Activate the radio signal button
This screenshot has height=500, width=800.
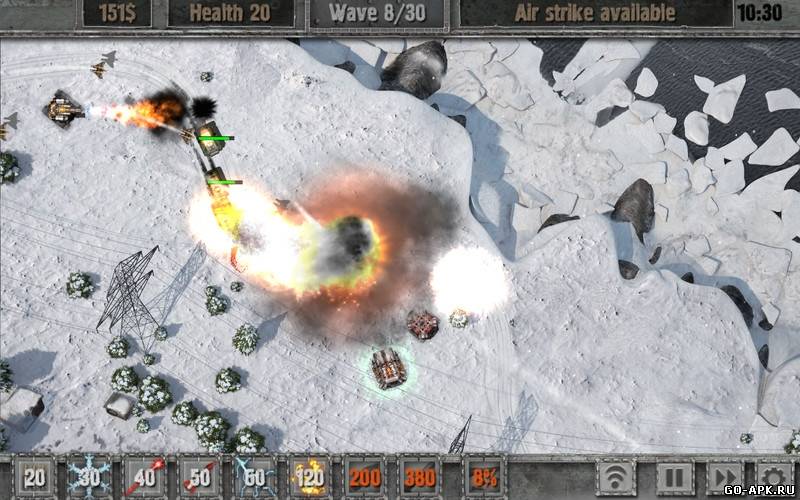coord(617,477)
